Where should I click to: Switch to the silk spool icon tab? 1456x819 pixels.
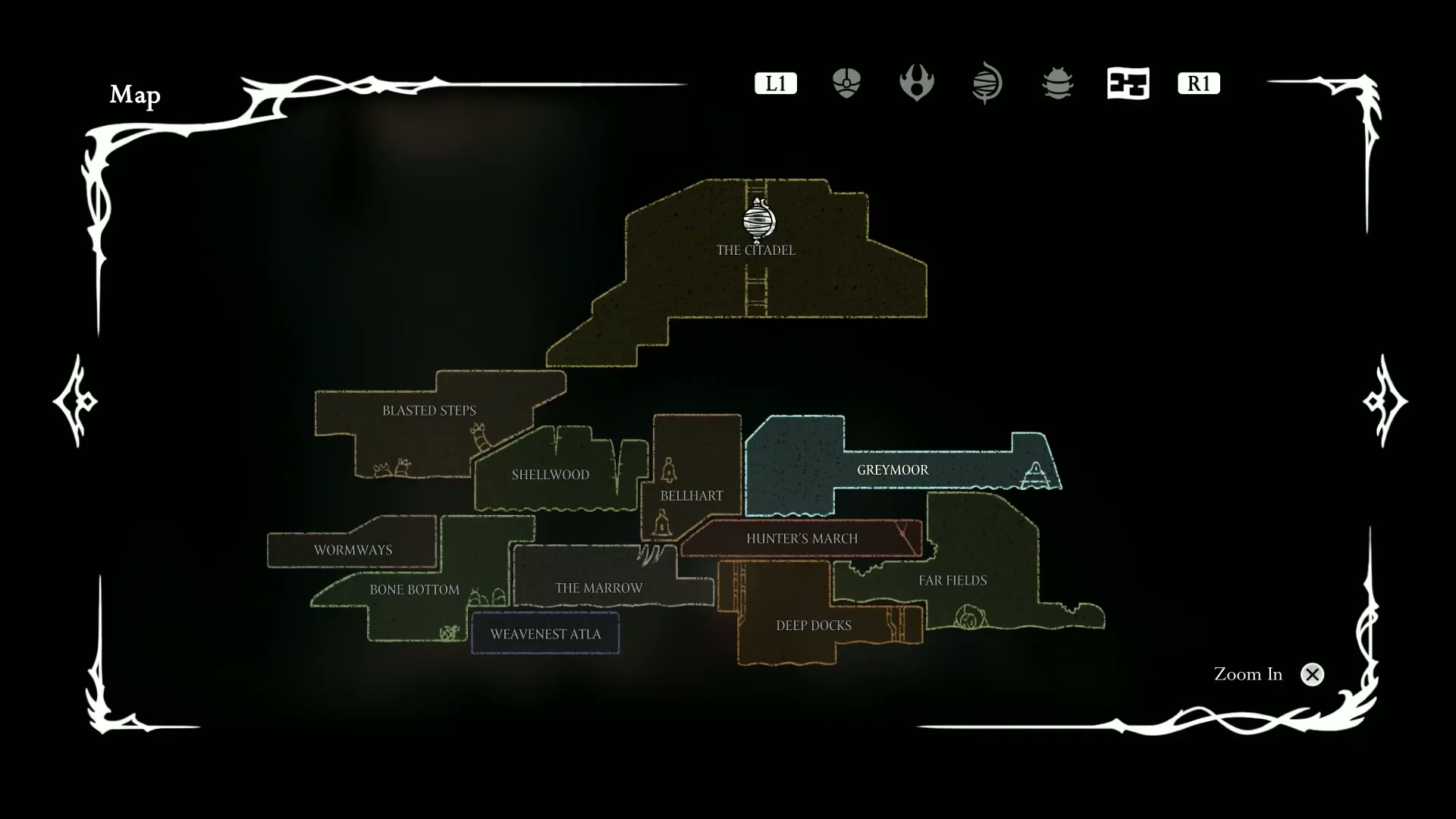[987, 83]
